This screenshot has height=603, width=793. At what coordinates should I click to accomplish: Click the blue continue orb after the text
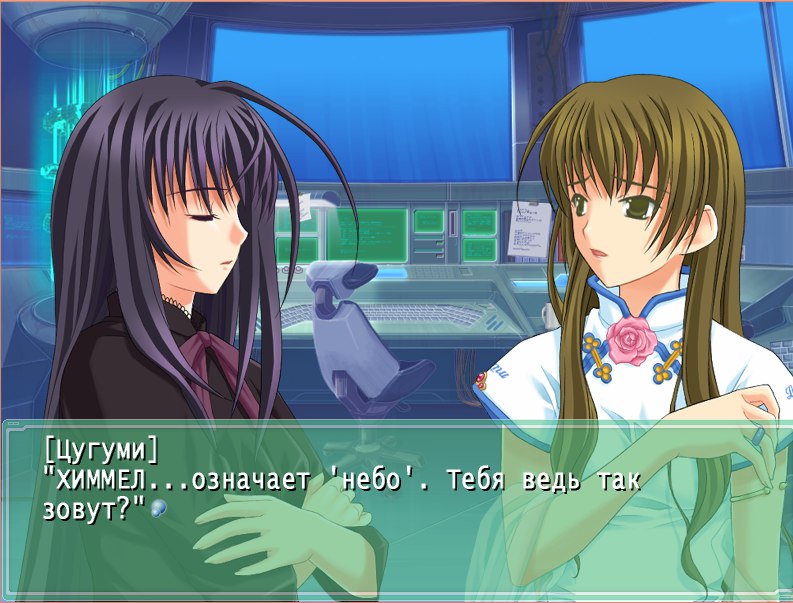click(158, 509)
